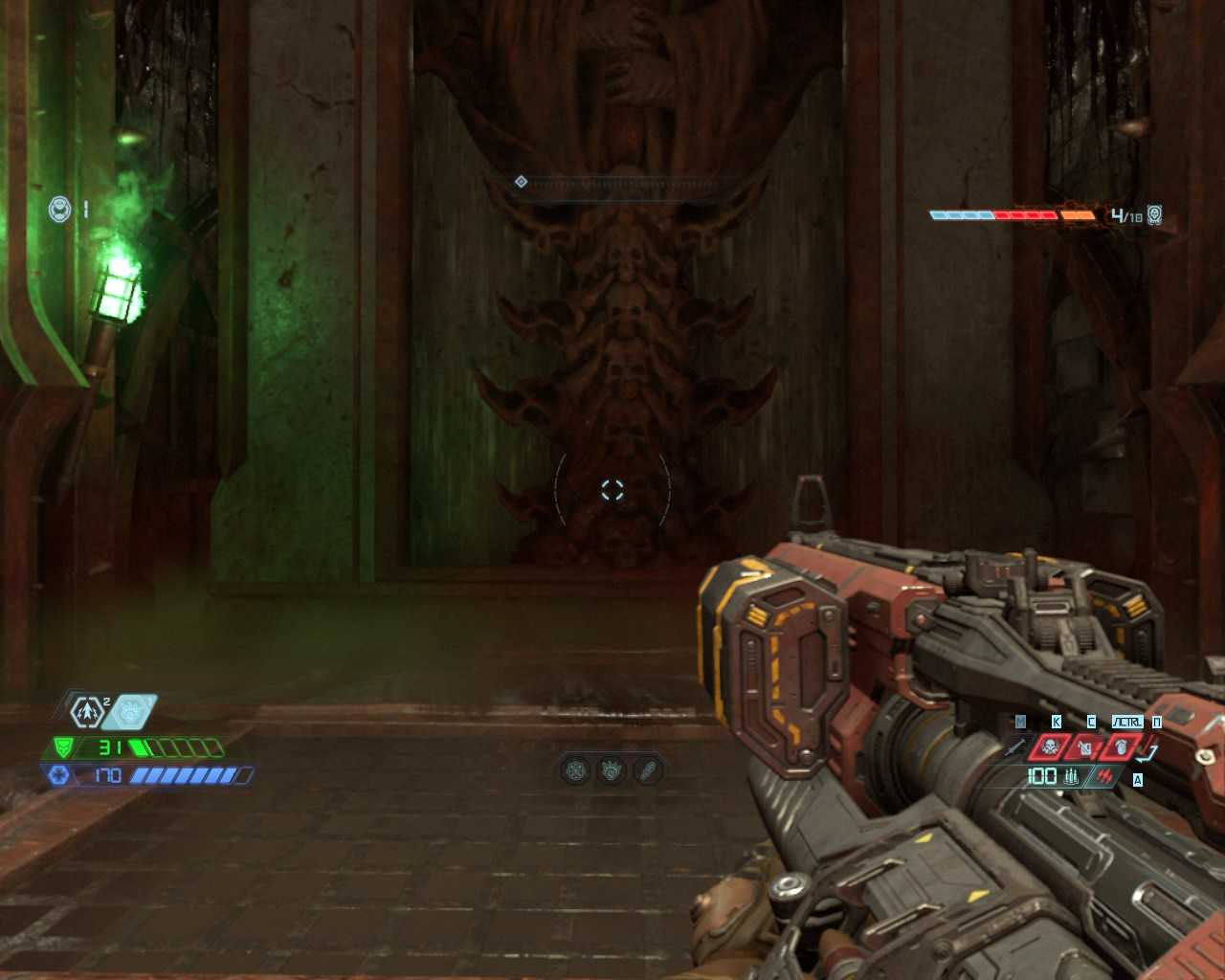Select the blue syringe icon
Screen dimensions: 1225x980
click(1016, 746)
